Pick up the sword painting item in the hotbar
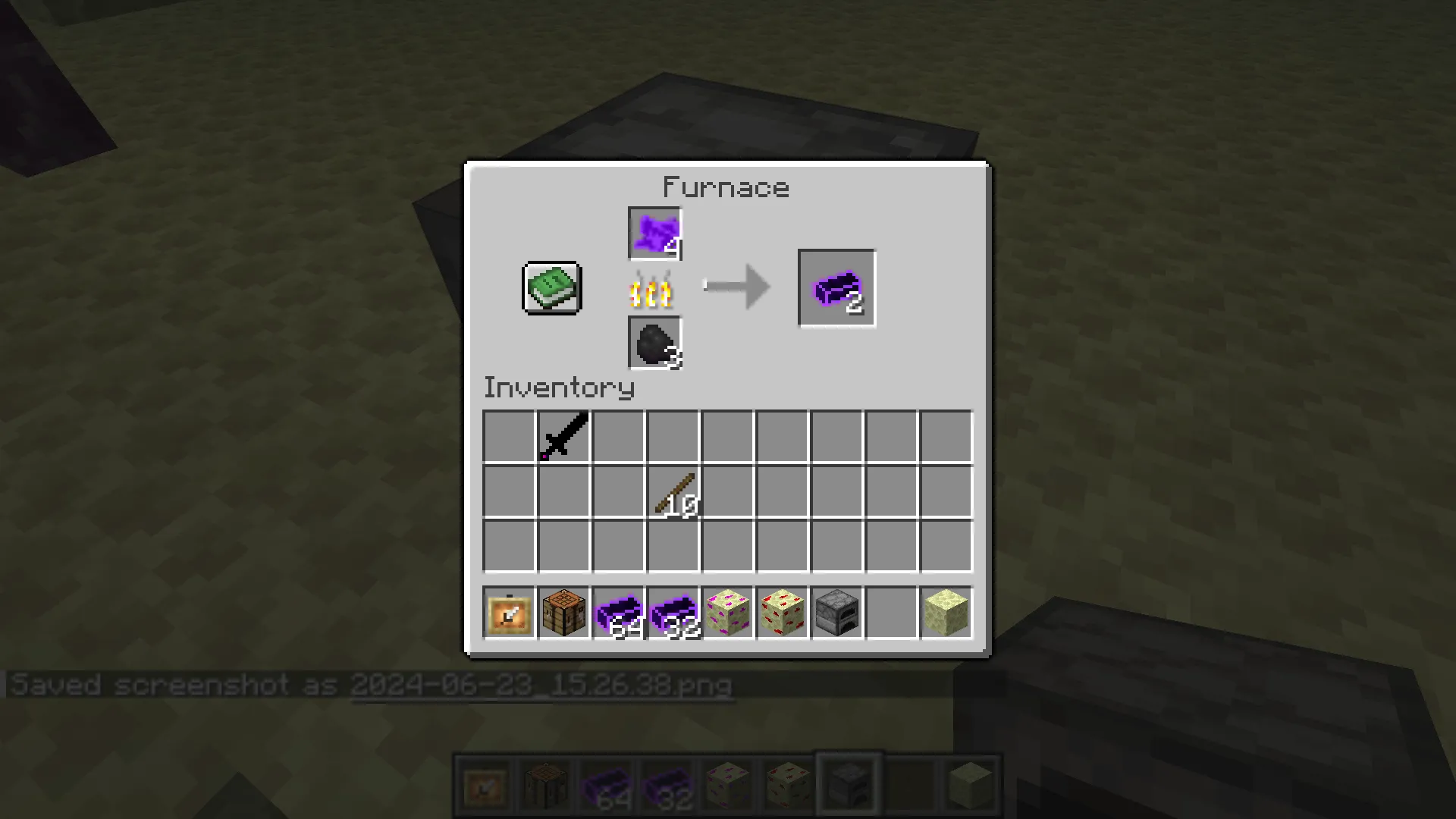This screenshot has height=819, width=1456. pyautogui.click(x=508, y=613)
